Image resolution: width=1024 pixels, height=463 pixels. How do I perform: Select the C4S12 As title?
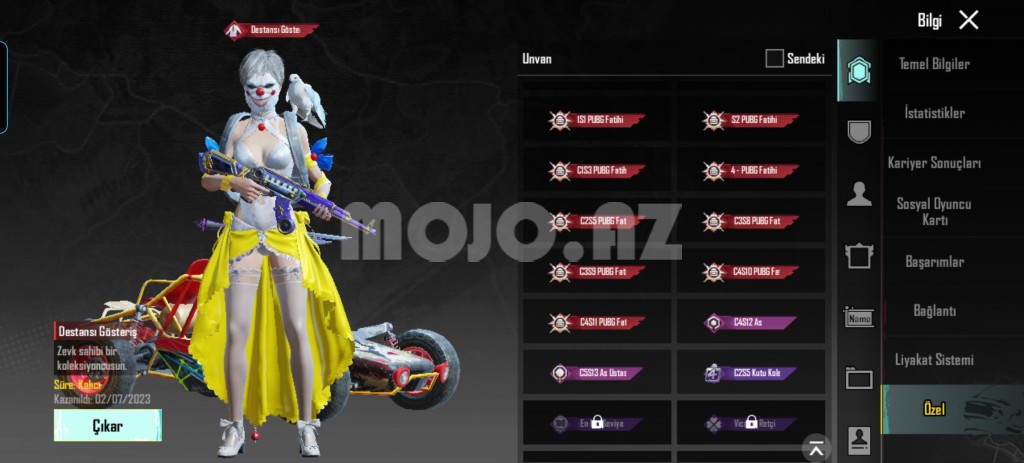tap(751, 323)
